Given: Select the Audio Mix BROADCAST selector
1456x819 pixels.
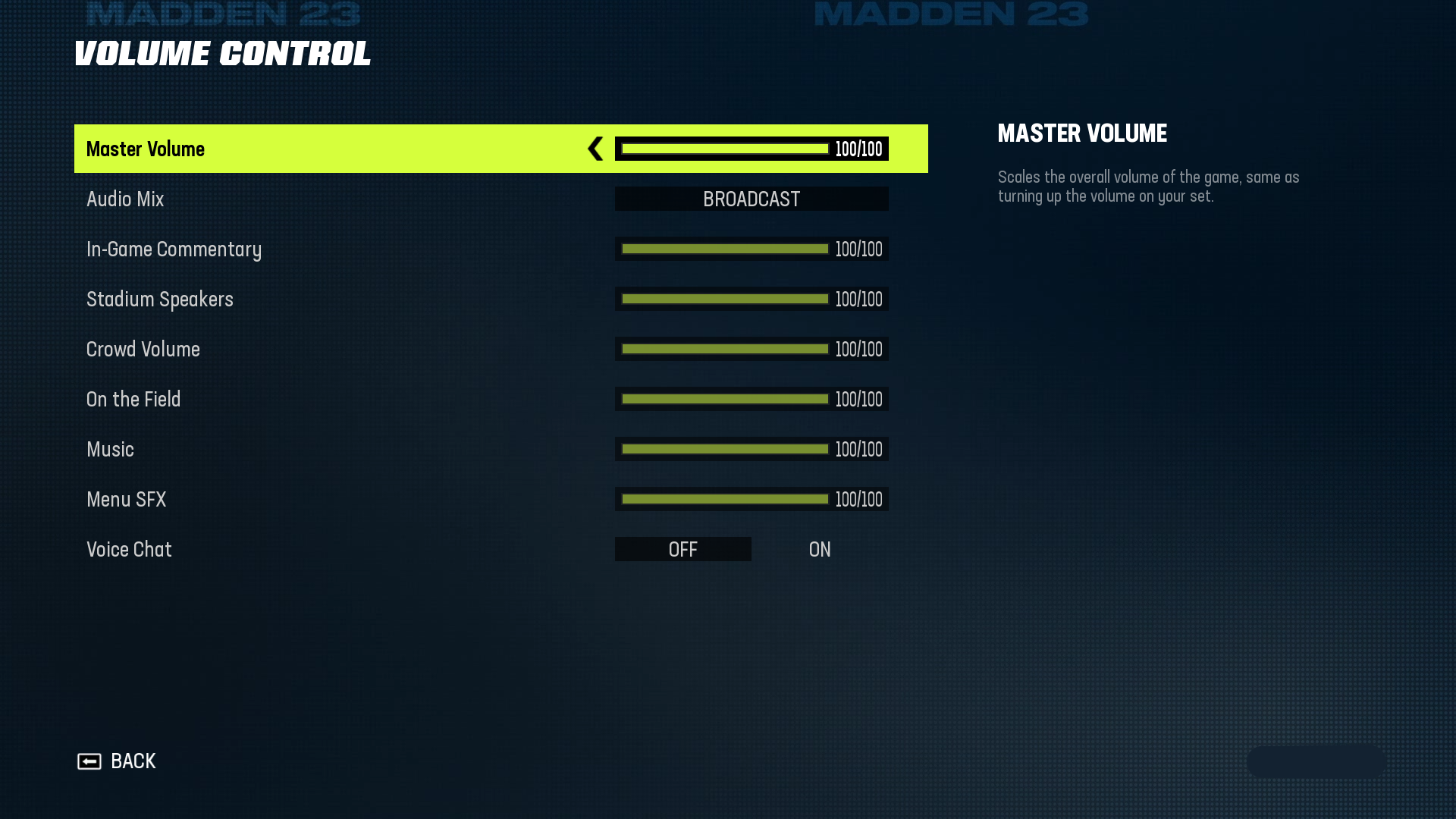Looking at the screenshot, I should [751, 199].
